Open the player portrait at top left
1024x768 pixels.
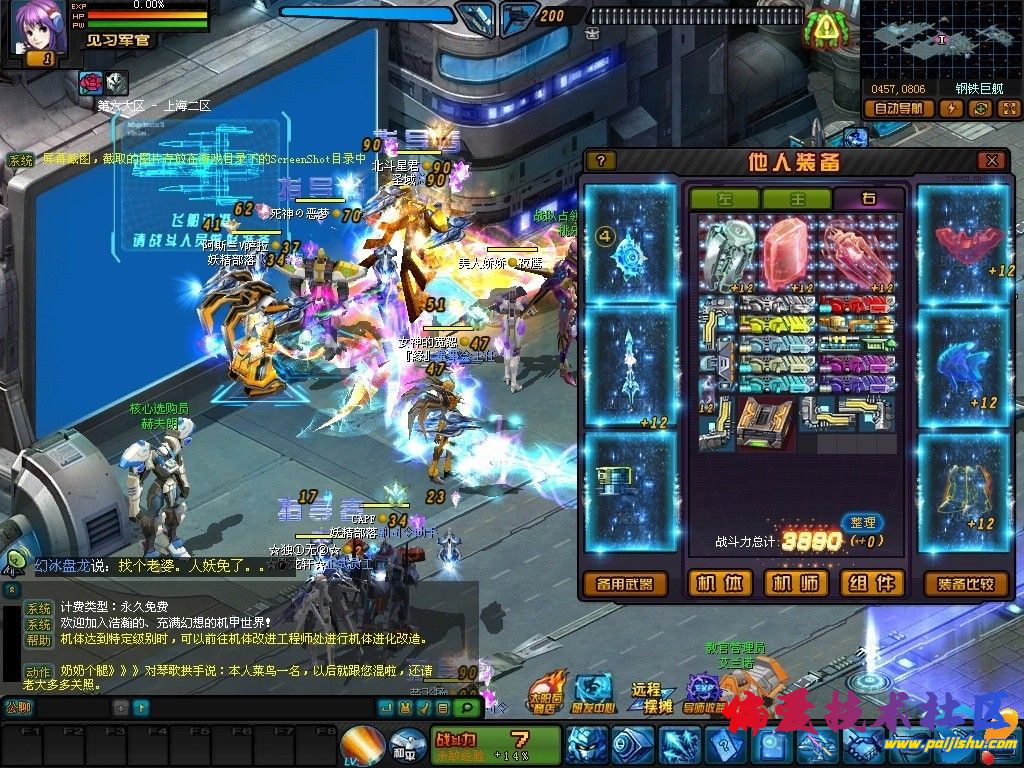[x=33, y=27]
